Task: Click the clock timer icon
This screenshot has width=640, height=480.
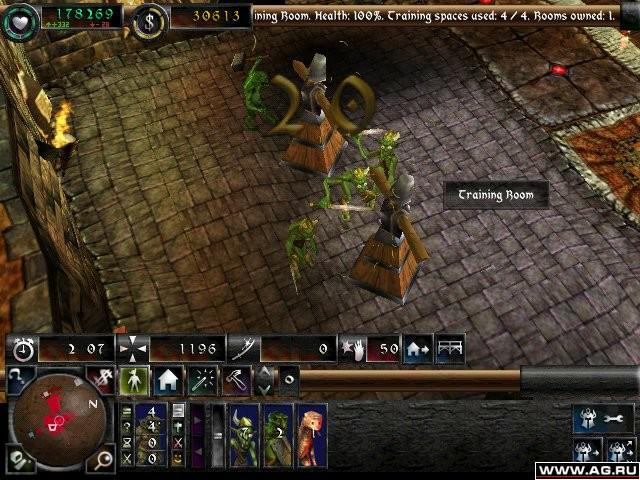Action: click(22, 349)
